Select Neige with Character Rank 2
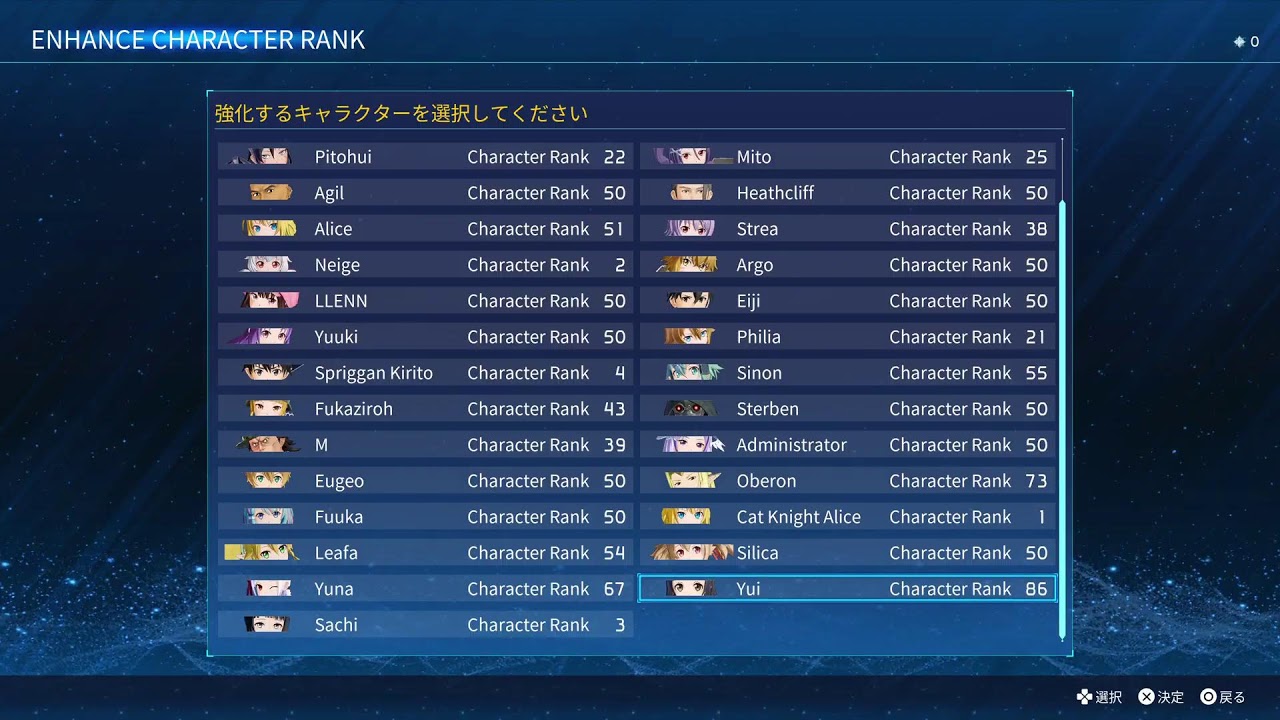 pyautogui.click(x=425, y=265)
